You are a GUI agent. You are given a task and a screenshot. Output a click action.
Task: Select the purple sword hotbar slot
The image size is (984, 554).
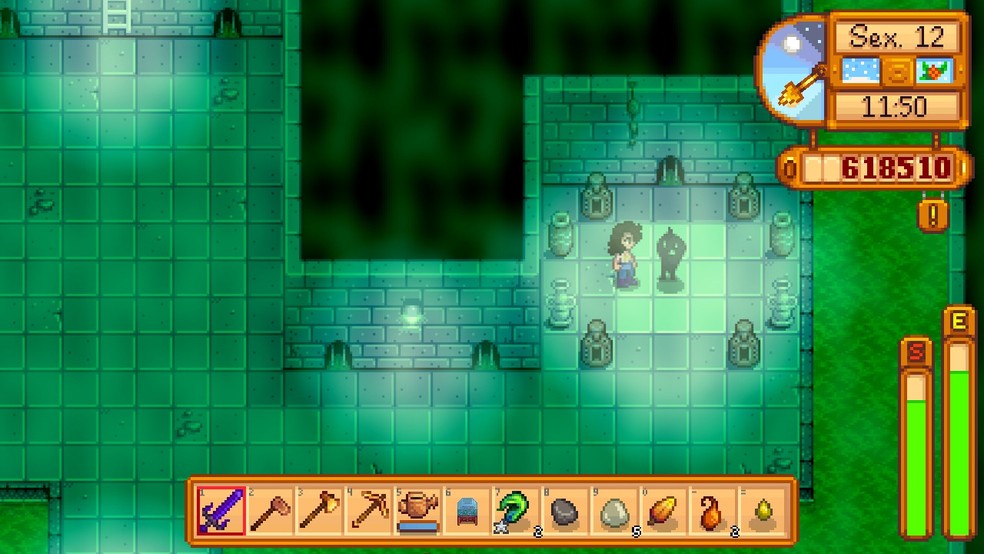coord(221,512)
